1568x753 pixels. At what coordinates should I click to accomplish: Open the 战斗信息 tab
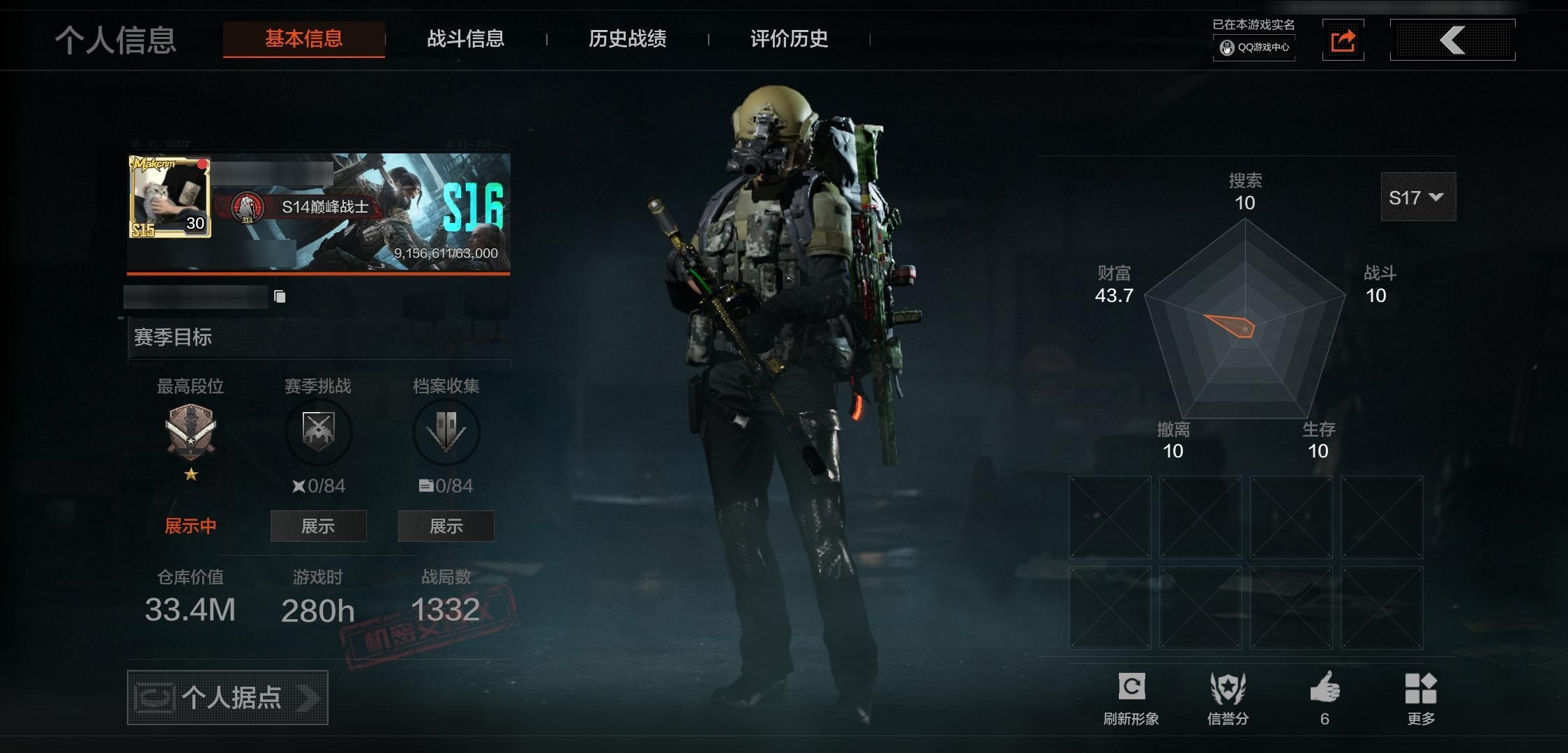point(465,39)
